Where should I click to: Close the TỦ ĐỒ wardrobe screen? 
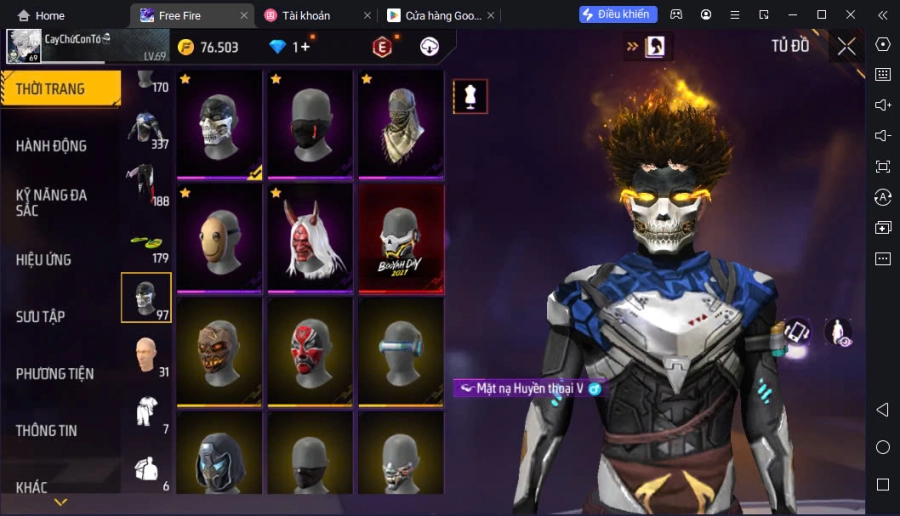click(846, 46)
